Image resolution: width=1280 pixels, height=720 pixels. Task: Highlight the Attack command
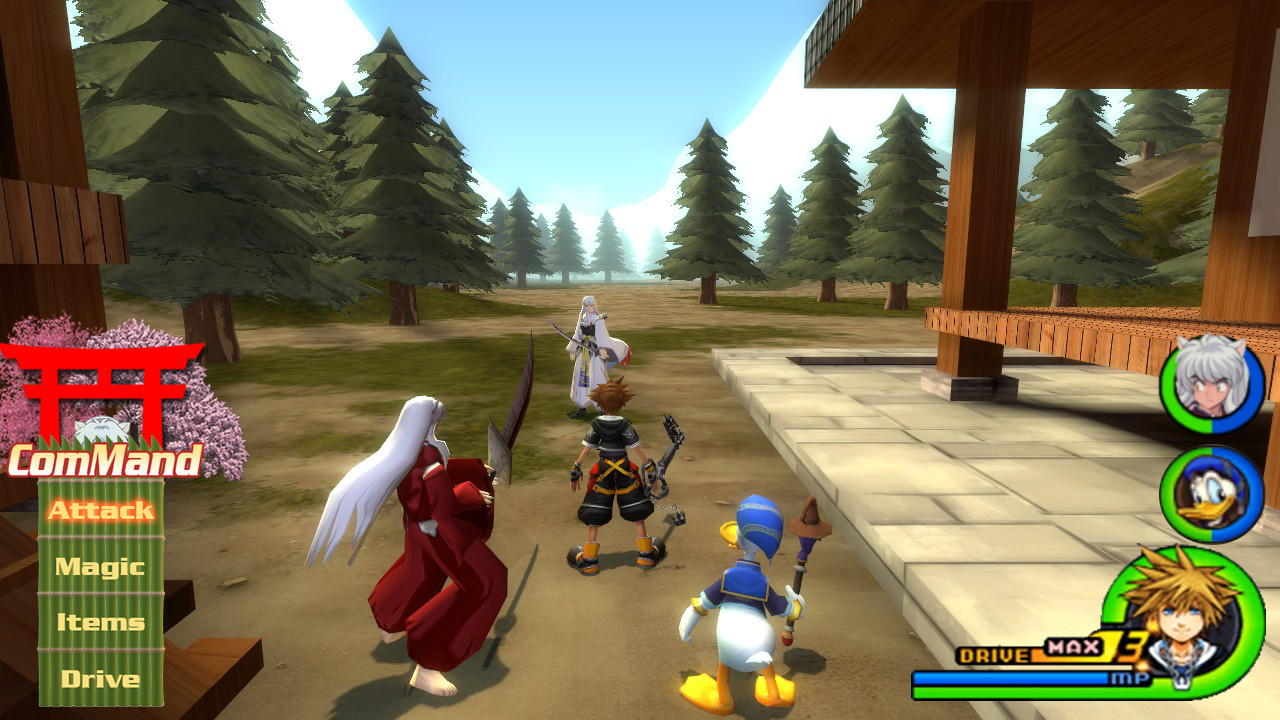pos(100,511)
